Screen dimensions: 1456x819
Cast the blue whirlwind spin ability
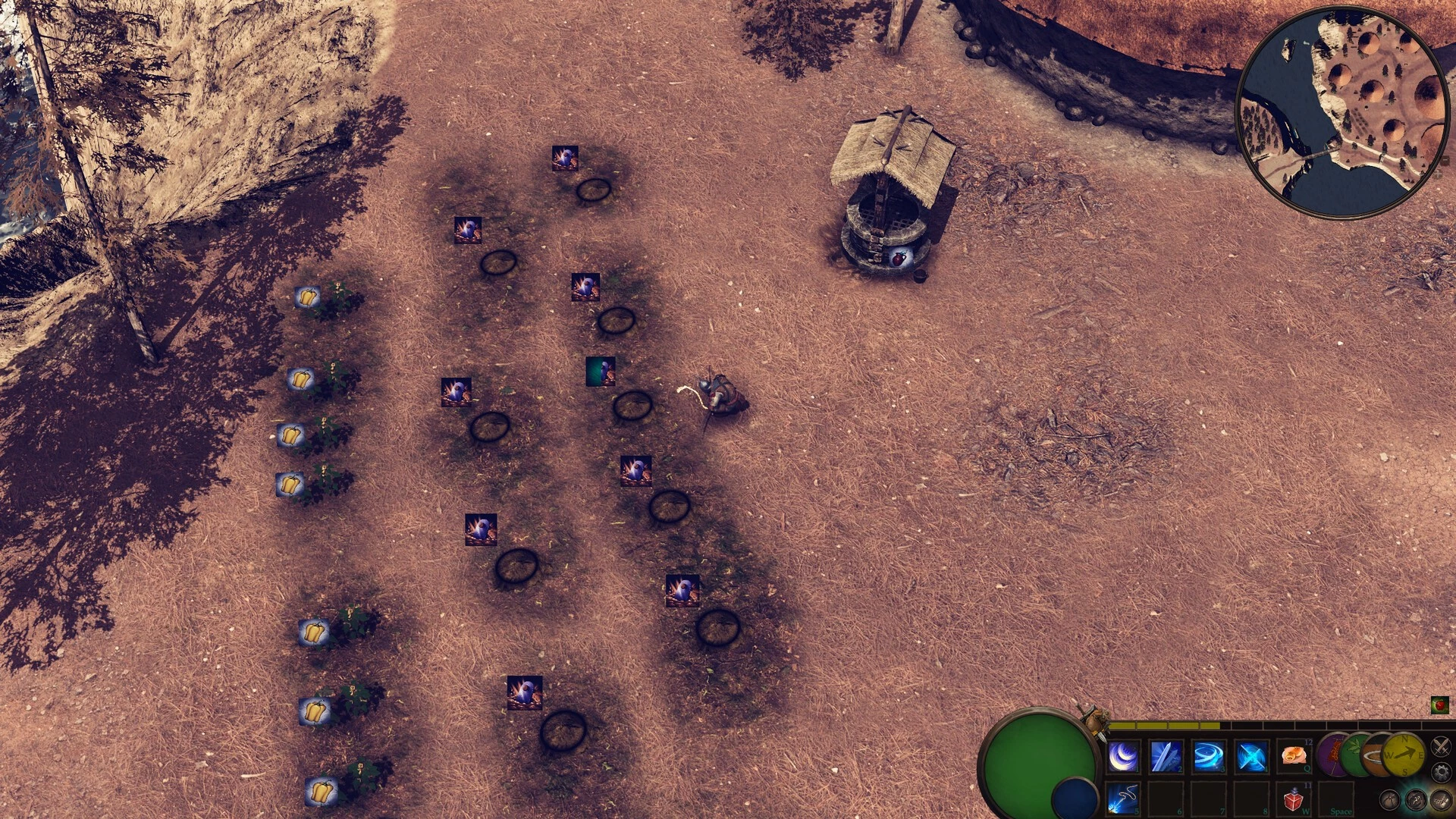(1209, 757)
